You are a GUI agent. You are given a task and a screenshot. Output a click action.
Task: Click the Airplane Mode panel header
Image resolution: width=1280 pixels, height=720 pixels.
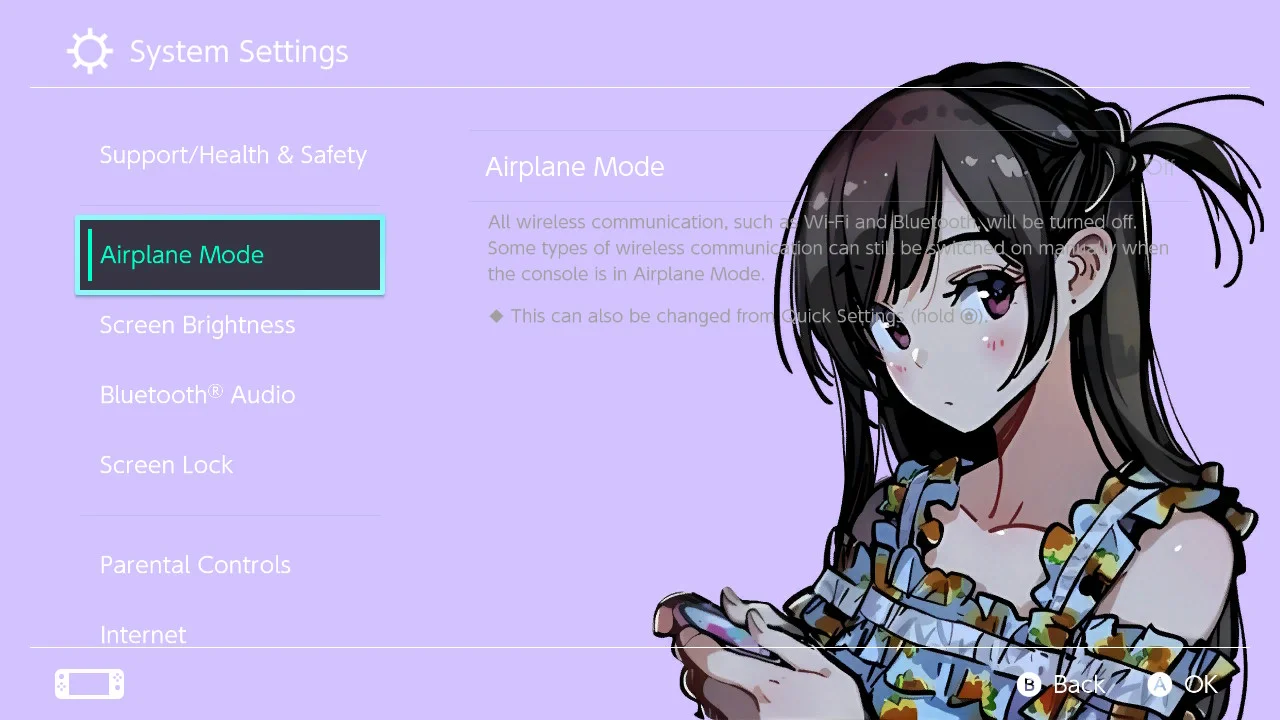(575, 166)
